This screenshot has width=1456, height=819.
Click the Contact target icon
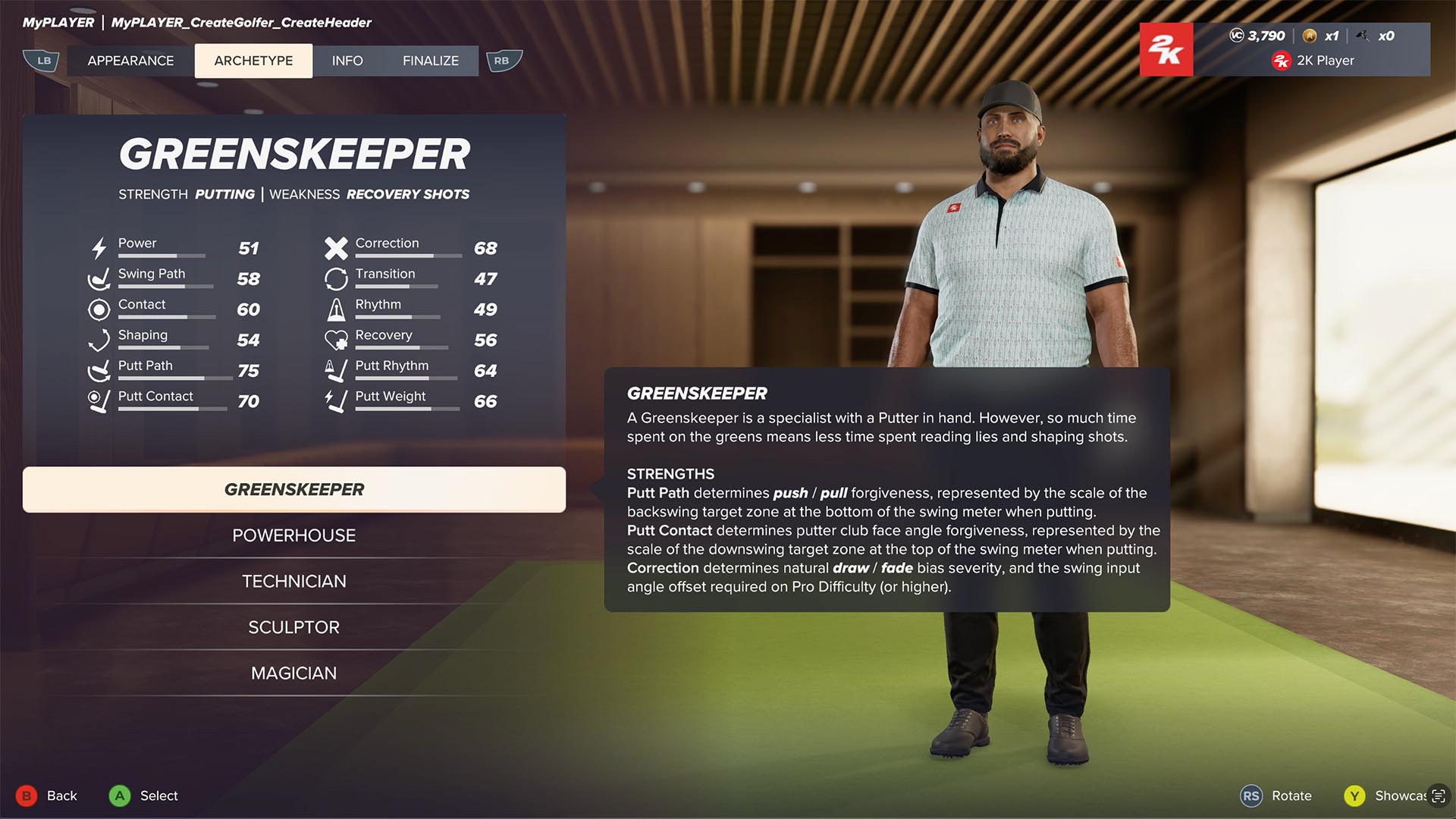99,309
